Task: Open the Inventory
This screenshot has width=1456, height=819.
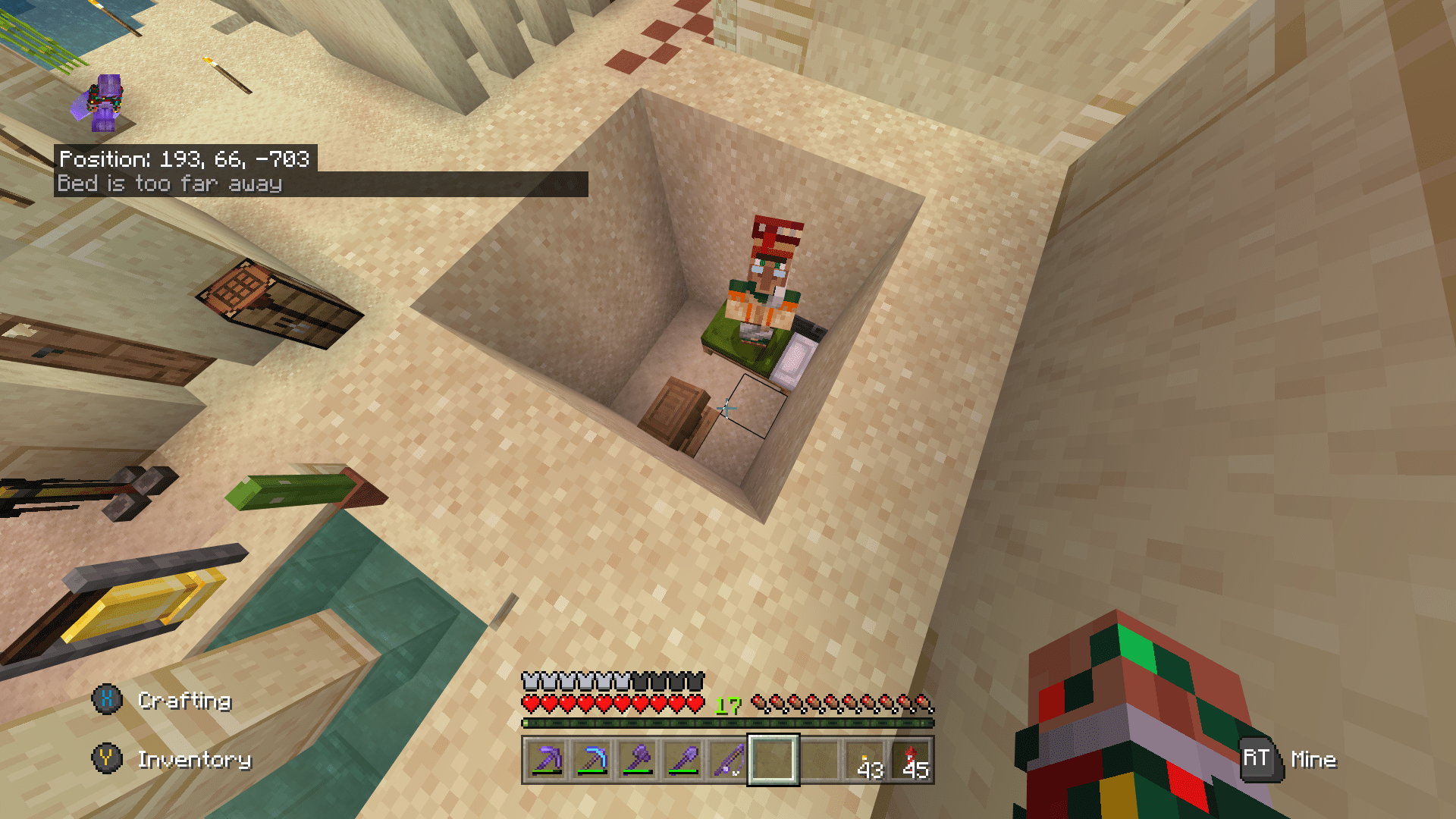Action: (x=195, y=760)
